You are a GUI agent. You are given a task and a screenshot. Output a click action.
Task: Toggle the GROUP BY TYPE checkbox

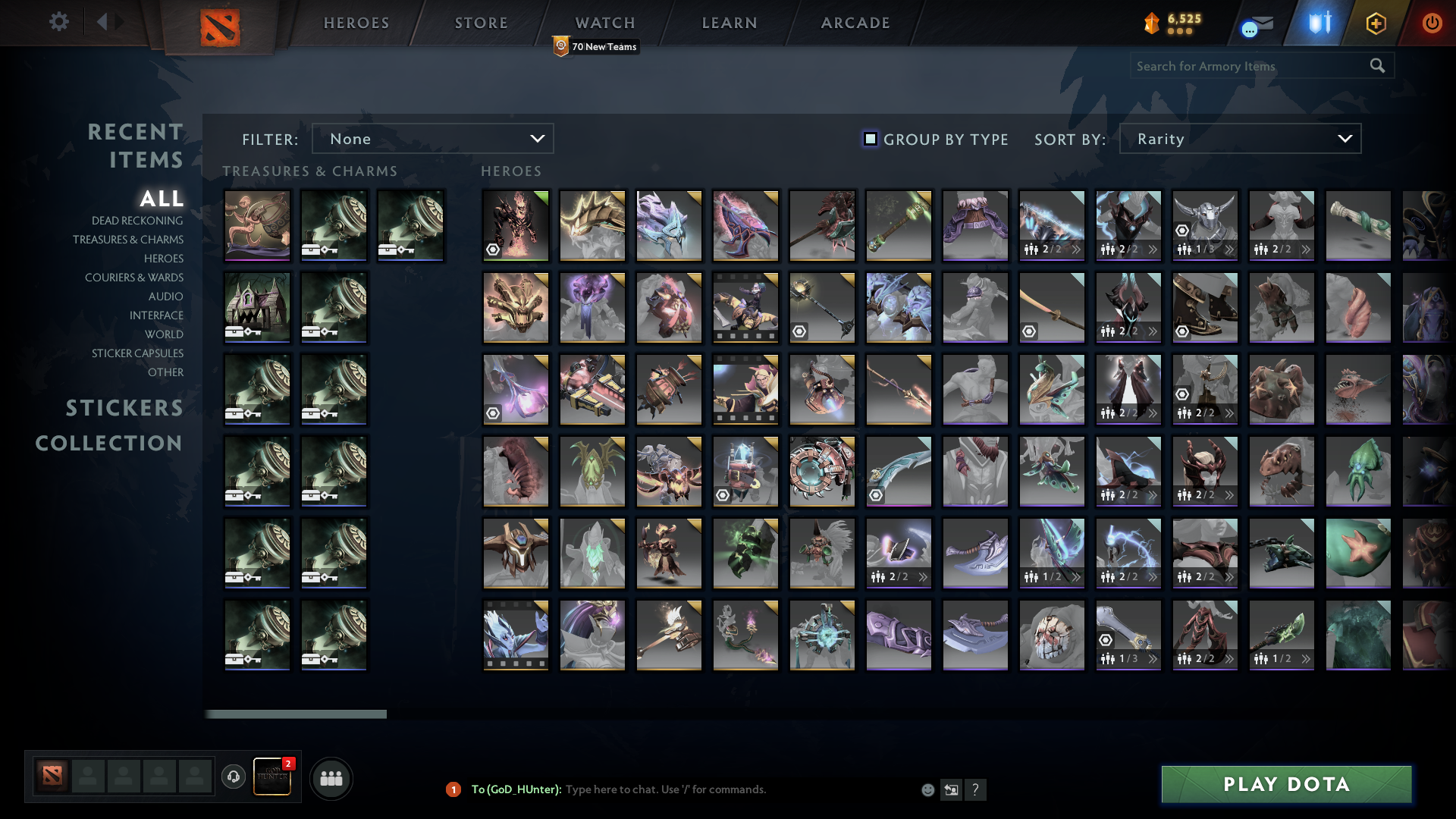(869, 139)
